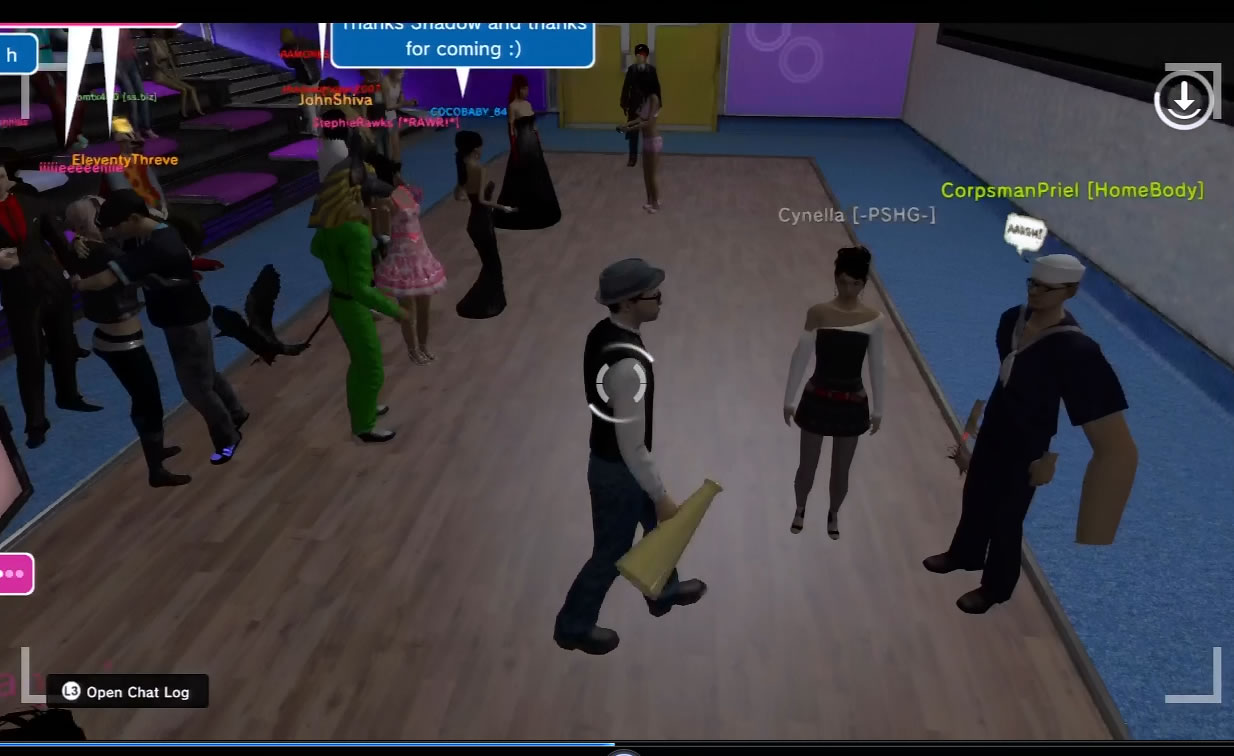The image size is (1234, 756).
Task: Open the pink ellipsis chat bubble
Action: pyautogui.click(x=14, y=574)
